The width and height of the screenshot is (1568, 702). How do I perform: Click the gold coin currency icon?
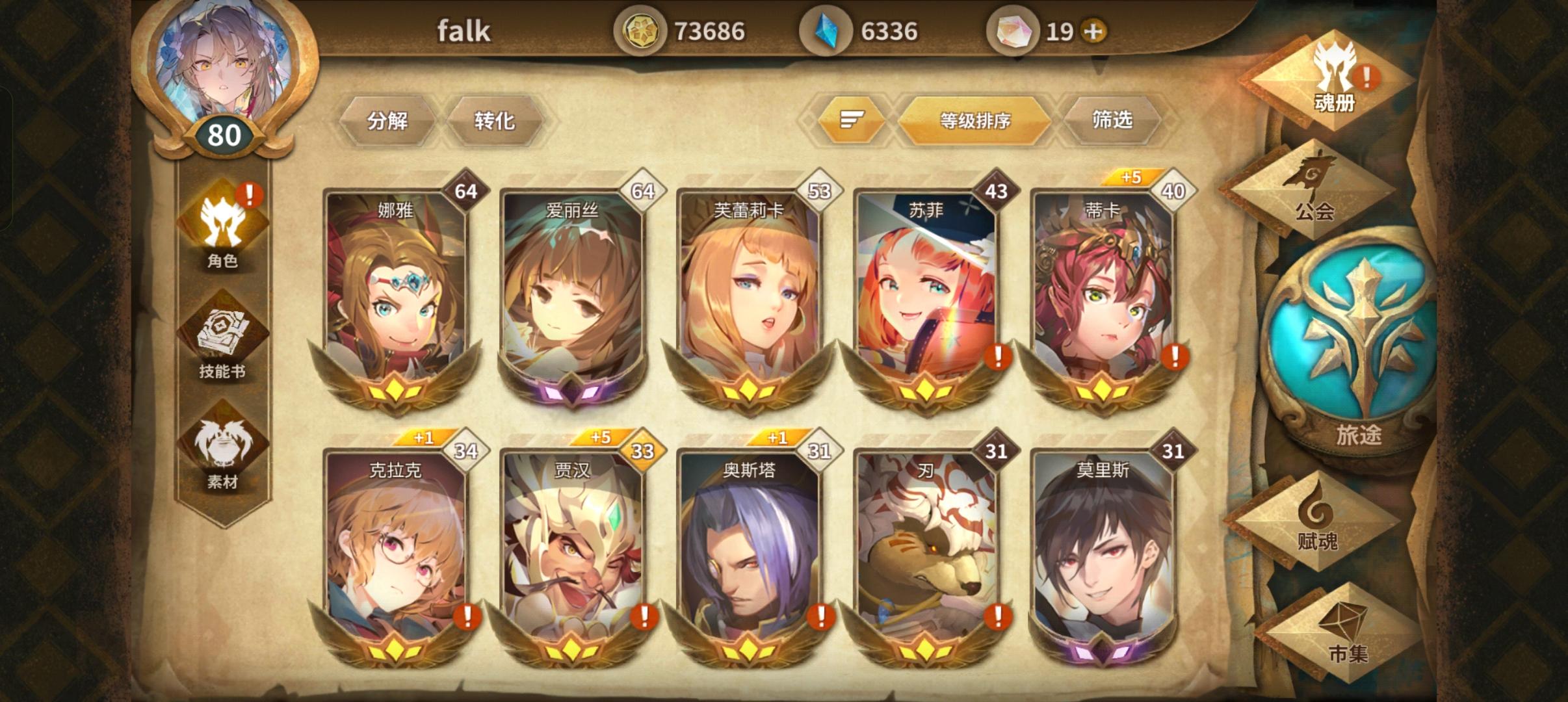pyautogui.click(x=644, y=30)
